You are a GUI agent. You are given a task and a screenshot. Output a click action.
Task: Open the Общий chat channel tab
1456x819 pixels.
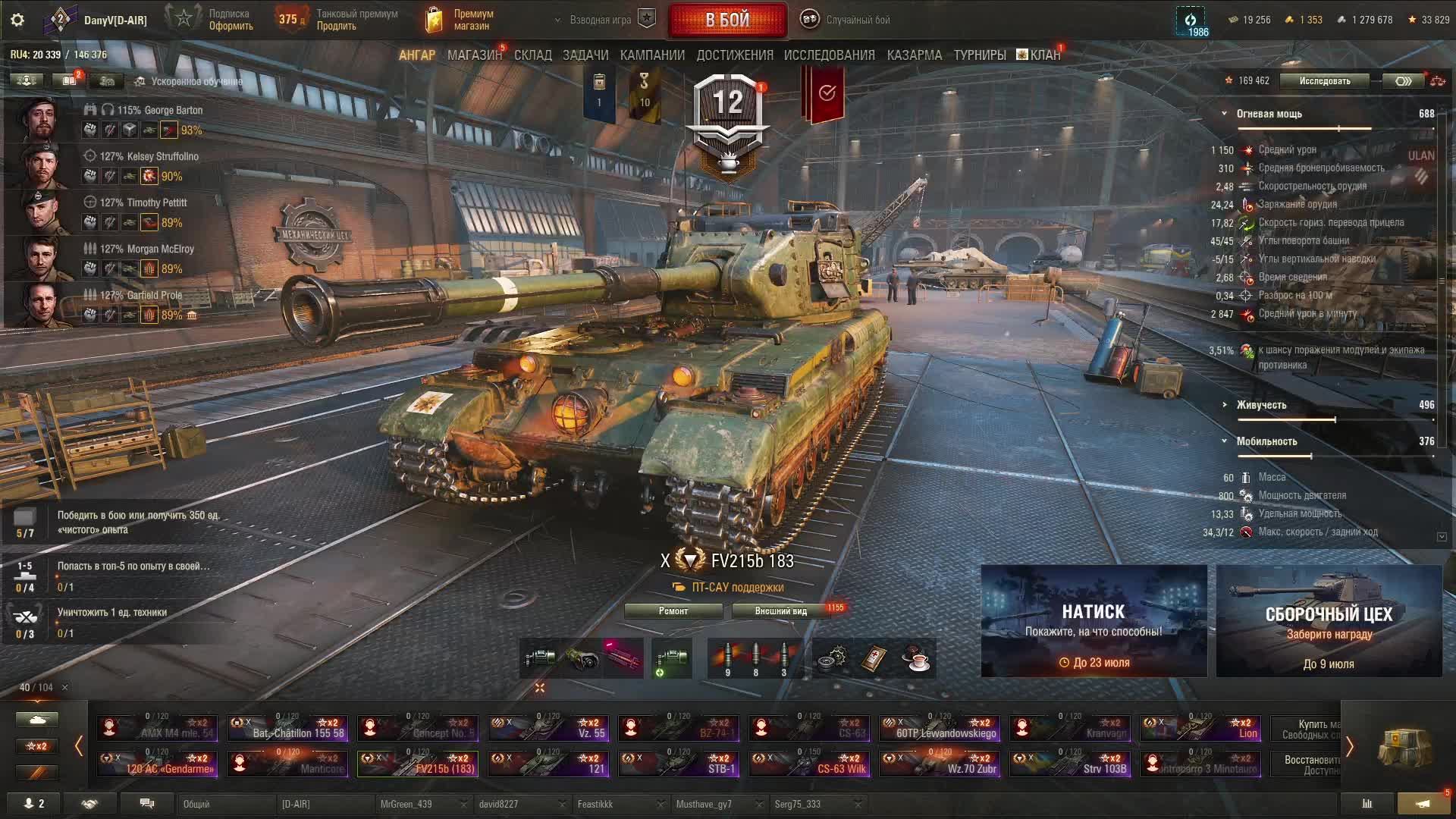coord(224,804)
